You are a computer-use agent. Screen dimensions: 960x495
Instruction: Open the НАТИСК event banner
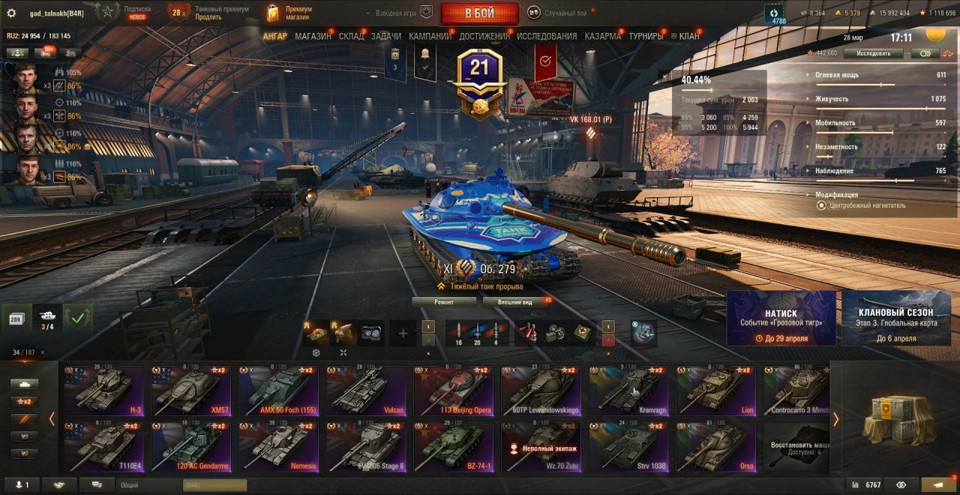click(x=781, y=318)
